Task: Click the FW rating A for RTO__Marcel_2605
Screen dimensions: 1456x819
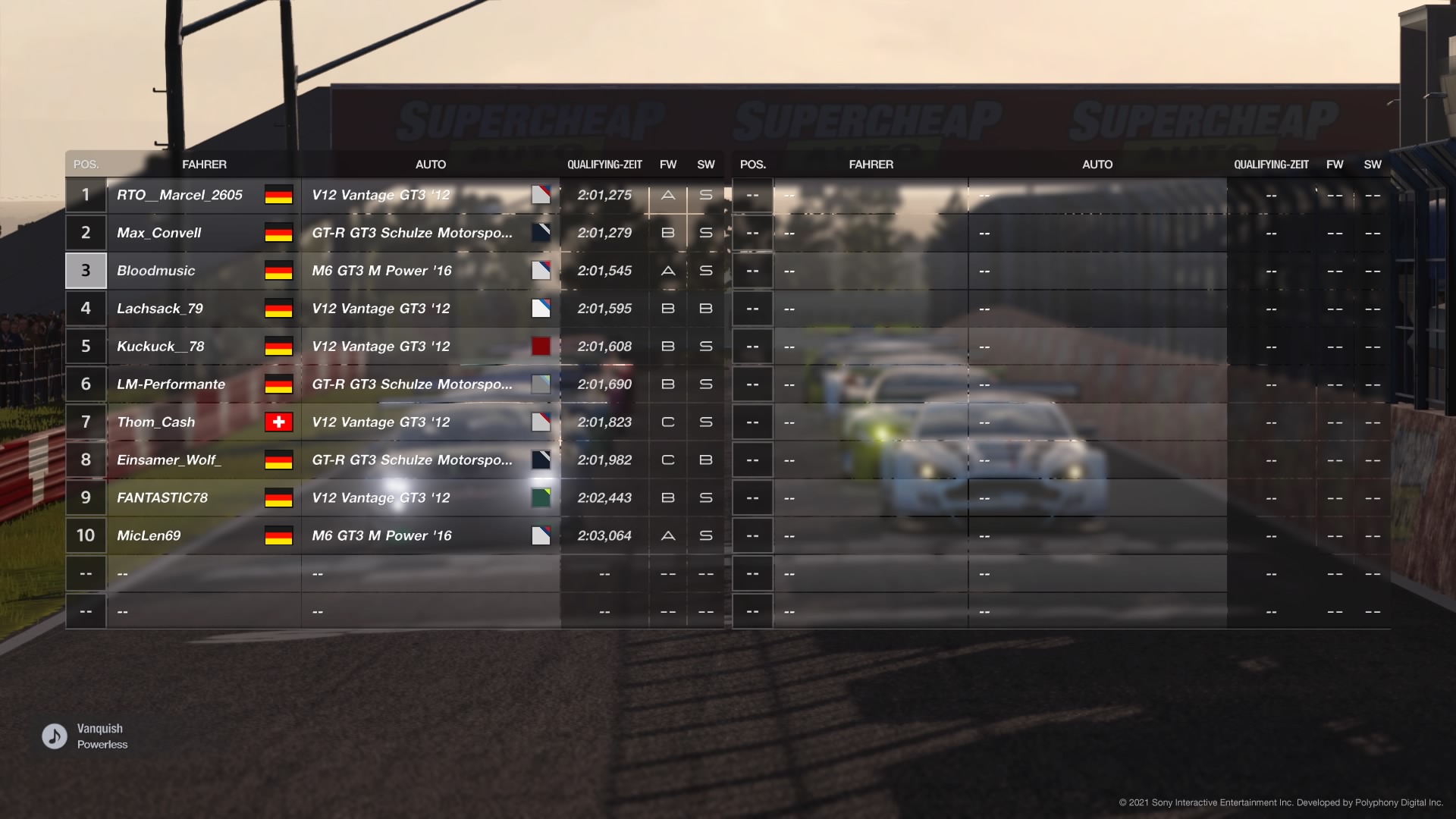Action: (x=667, y=195)
